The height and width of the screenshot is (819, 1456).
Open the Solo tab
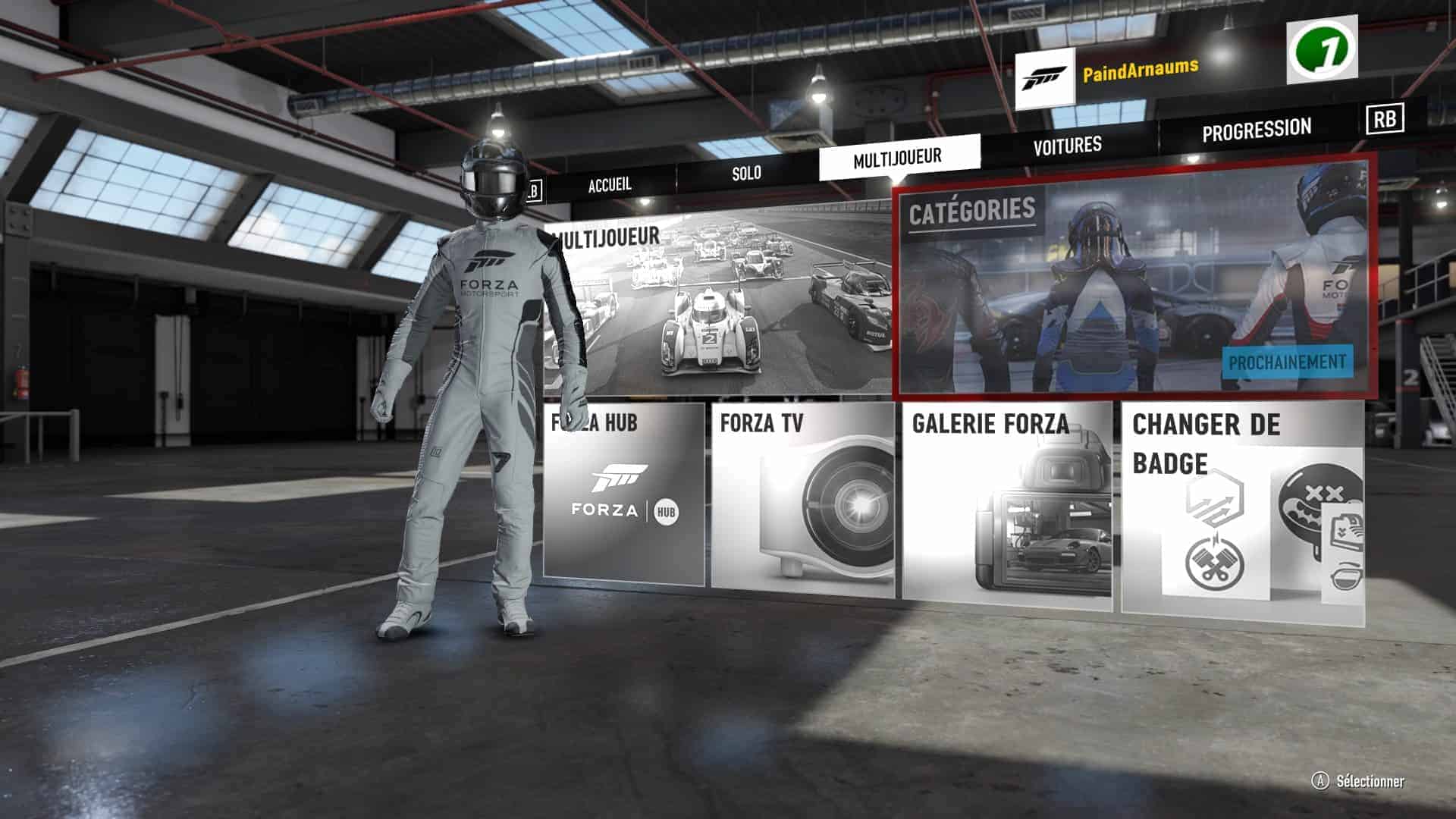746,173
